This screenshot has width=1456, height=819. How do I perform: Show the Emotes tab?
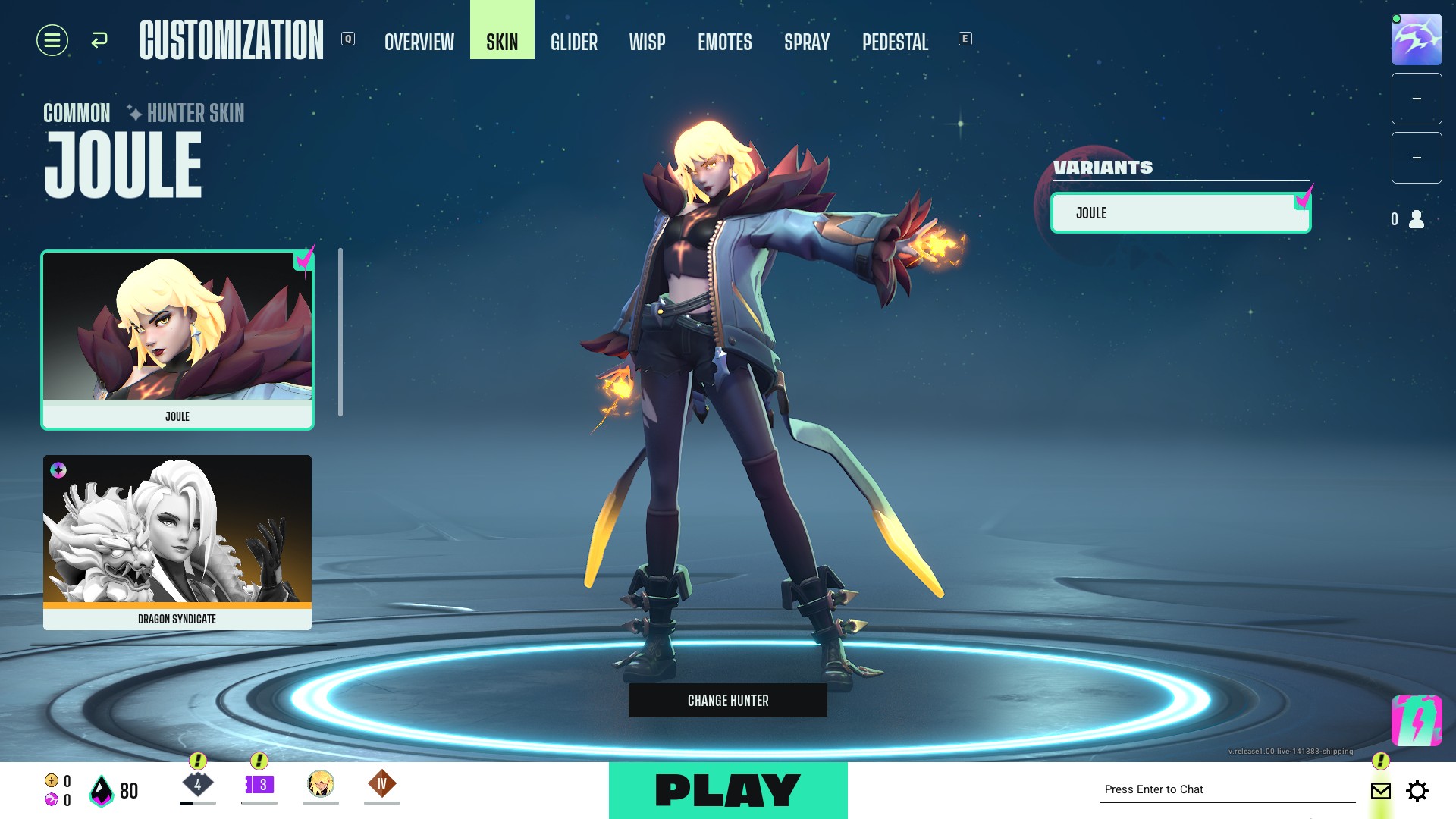pos(725,42)
